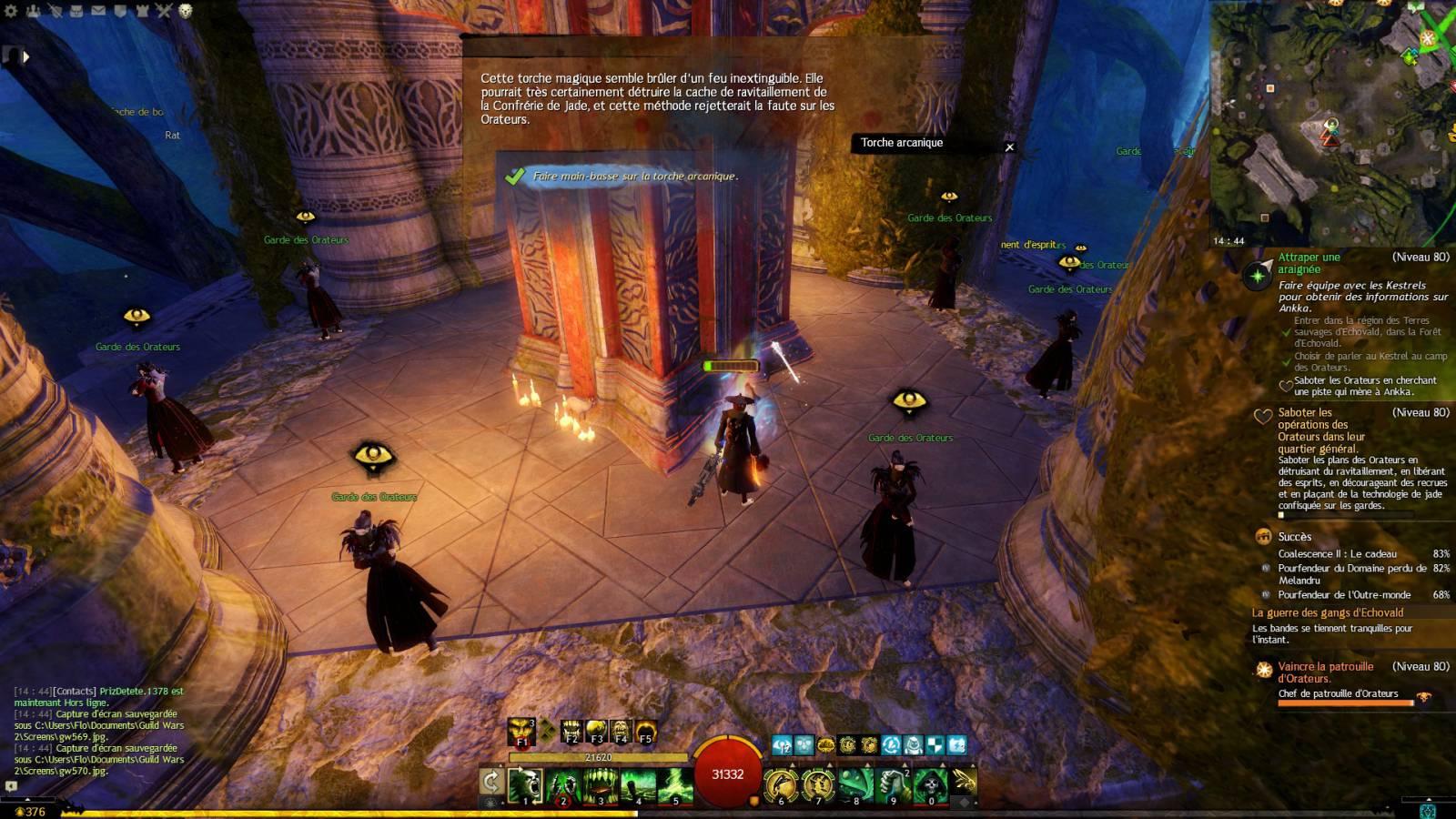Open the 'Coalescence II : Le cadeau' achievement

coord(1337,553)
